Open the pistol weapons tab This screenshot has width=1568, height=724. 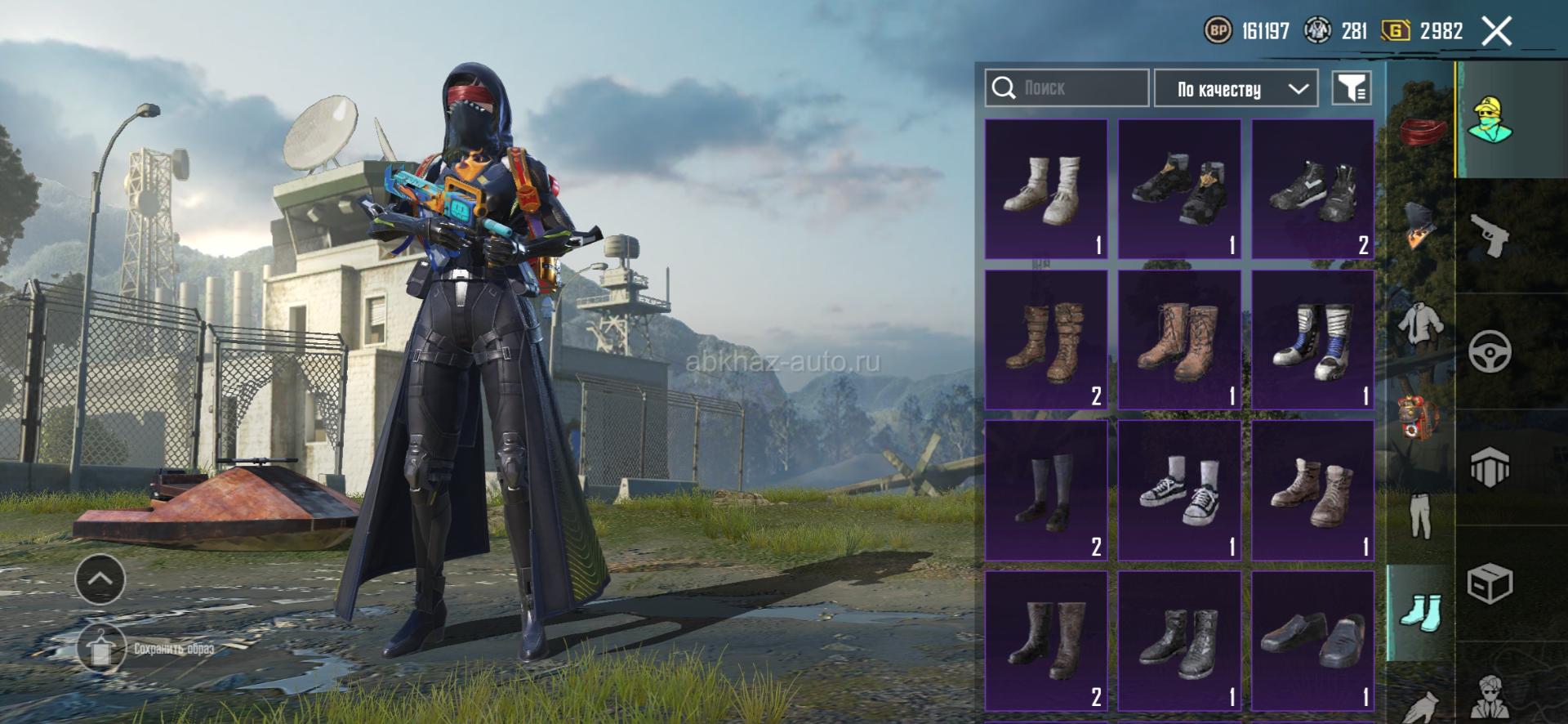[x=1490, y=235]
